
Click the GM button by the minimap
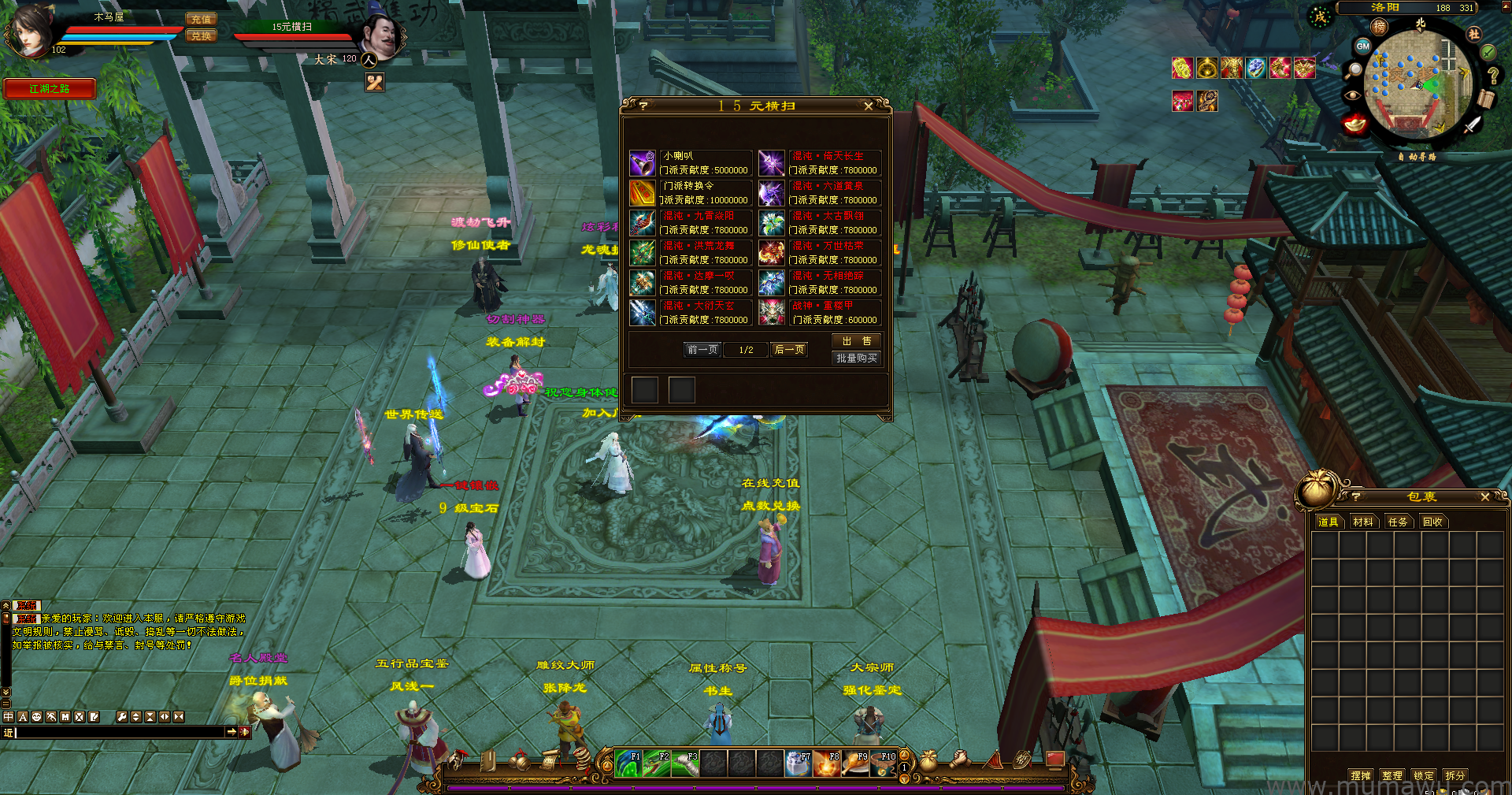coord(1362,46)
